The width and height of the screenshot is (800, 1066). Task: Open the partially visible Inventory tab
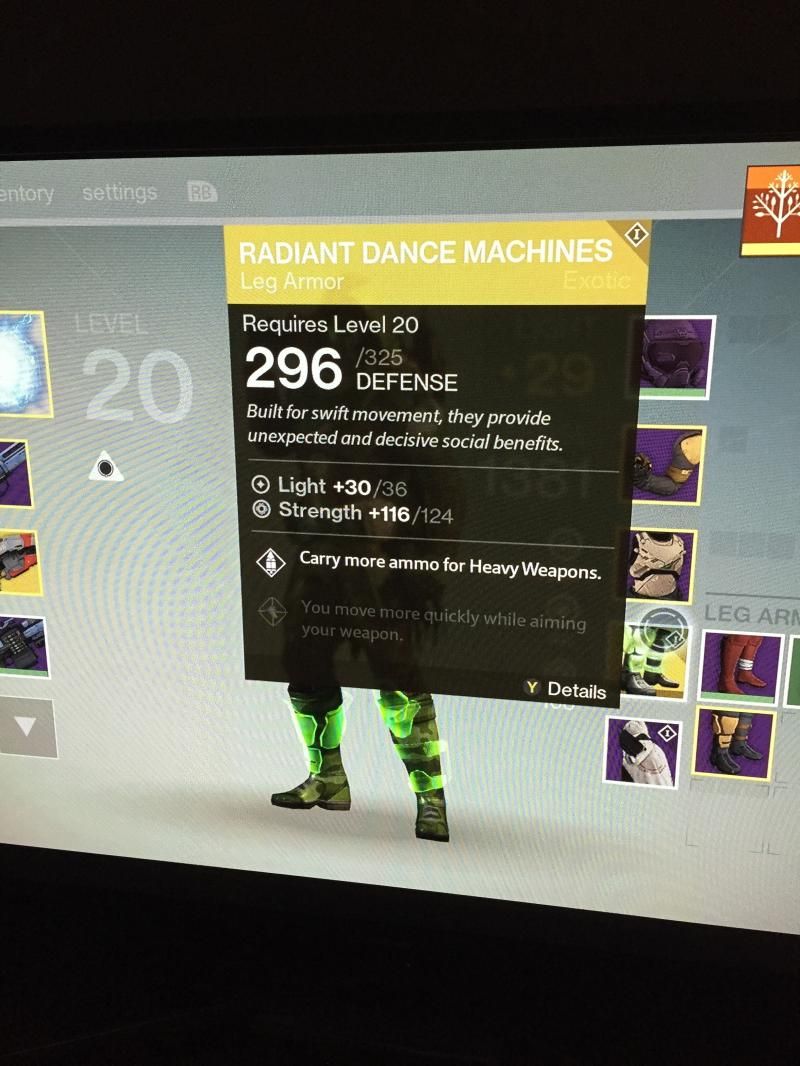(27, 193)
